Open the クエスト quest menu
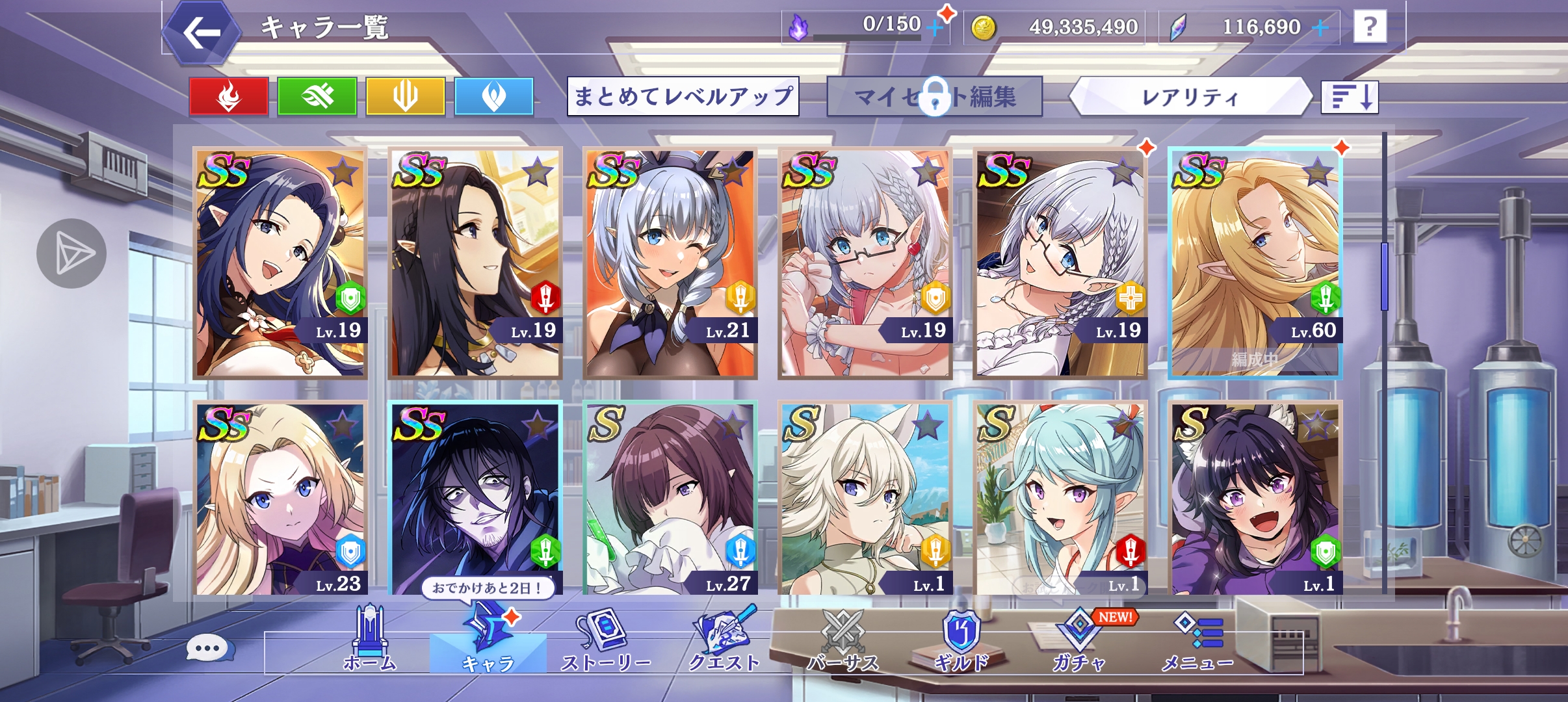Screen dimensions: 1568x702 pos(724,640)
